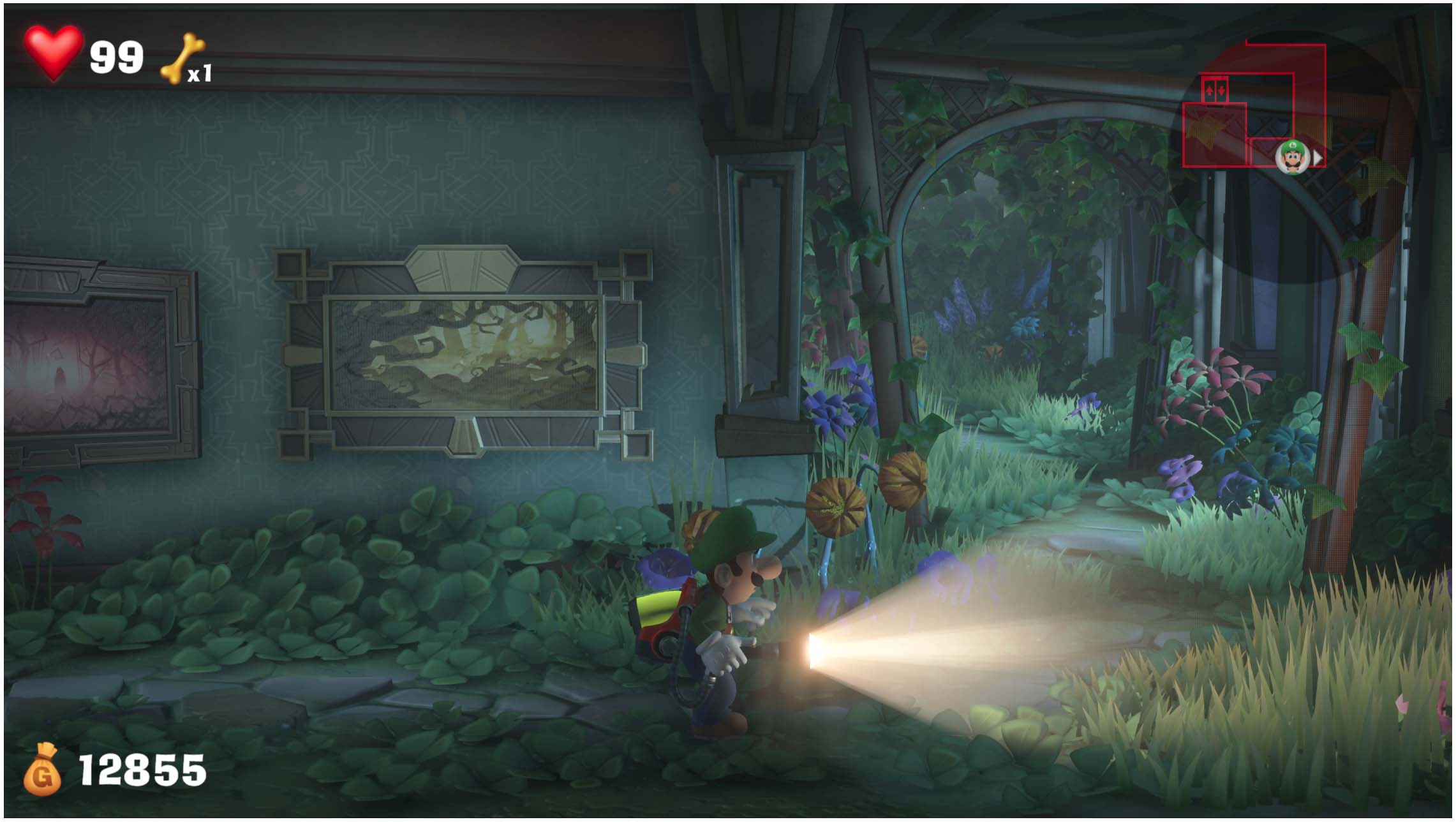
Task: Select the yellow star marker on the minimap
Action: pyautogui.click(x=1205, y=128)
